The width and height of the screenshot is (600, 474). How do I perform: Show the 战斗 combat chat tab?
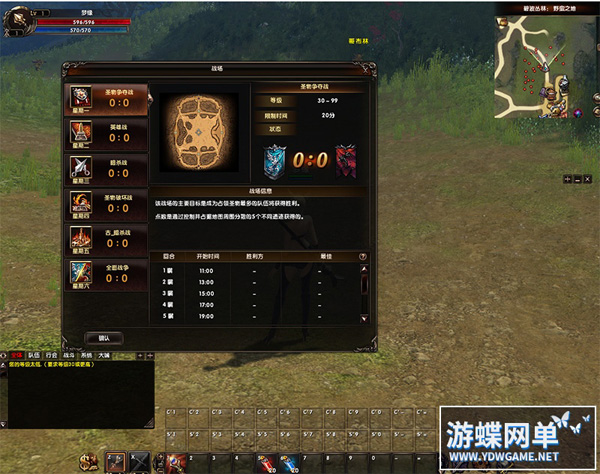(69, 355)
